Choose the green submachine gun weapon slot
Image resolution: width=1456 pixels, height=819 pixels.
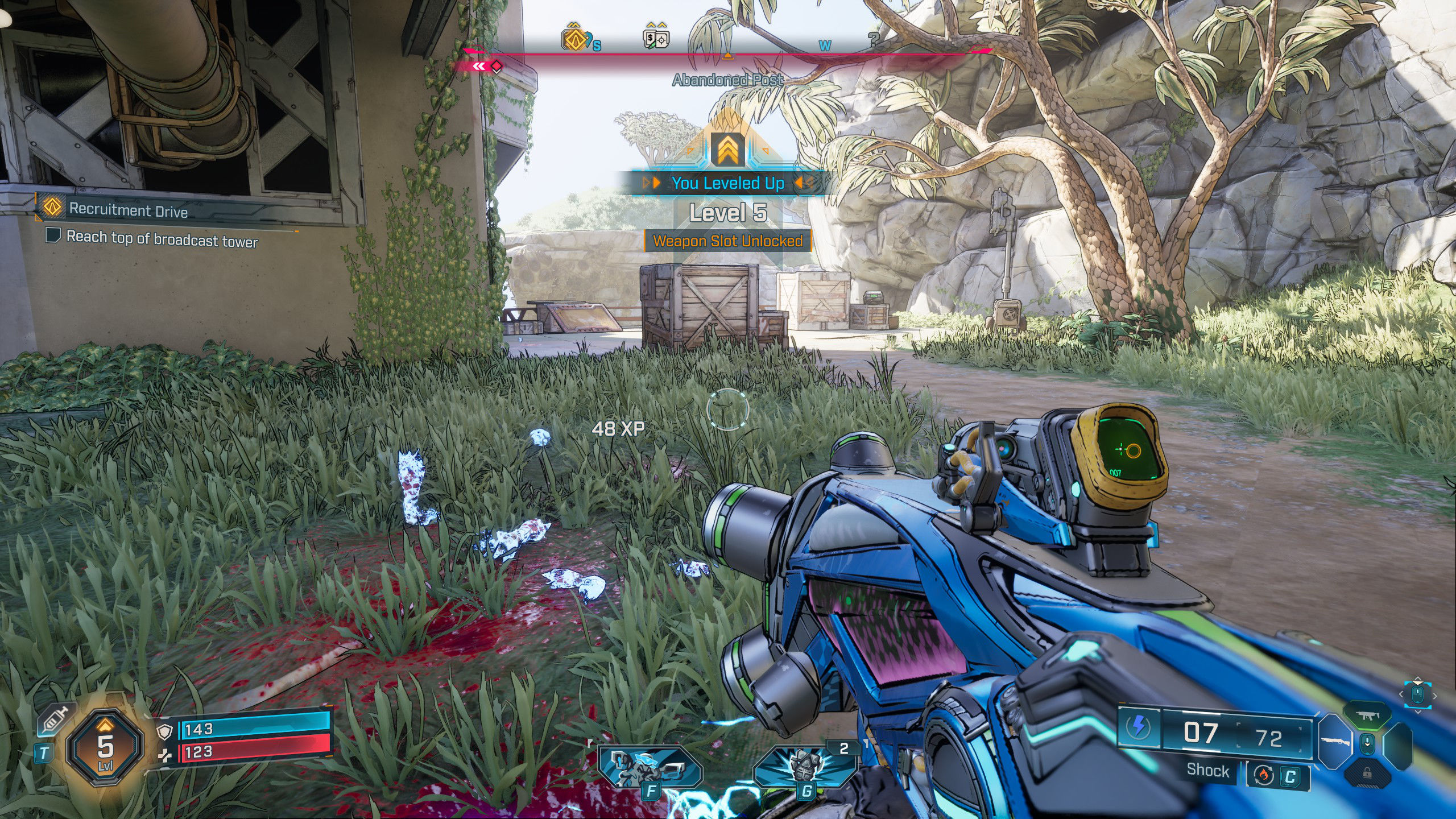[x=1367, y=716]
